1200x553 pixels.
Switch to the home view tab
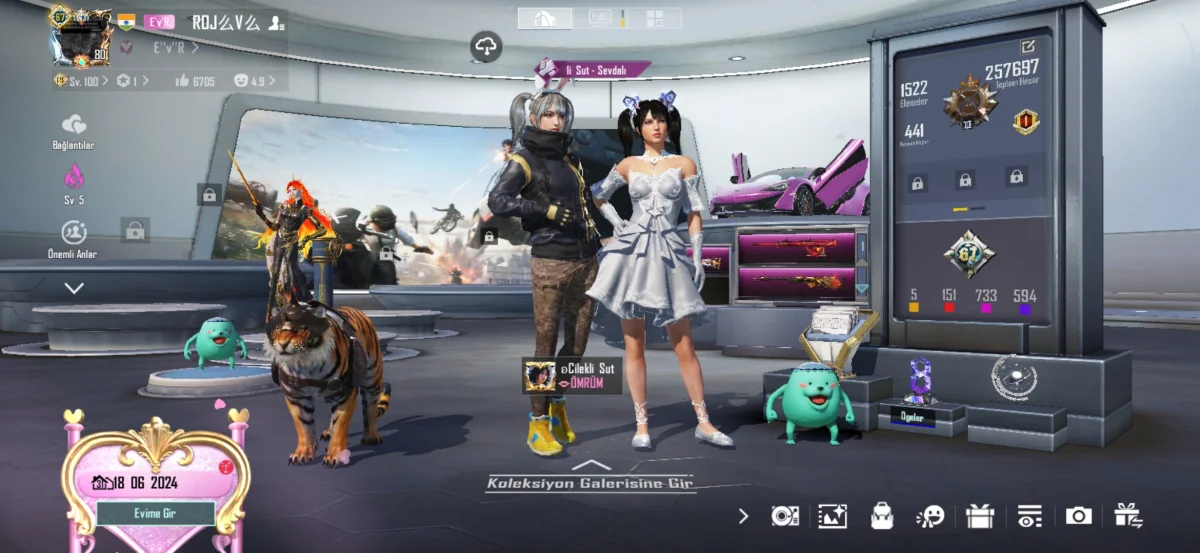coord(545,18)
